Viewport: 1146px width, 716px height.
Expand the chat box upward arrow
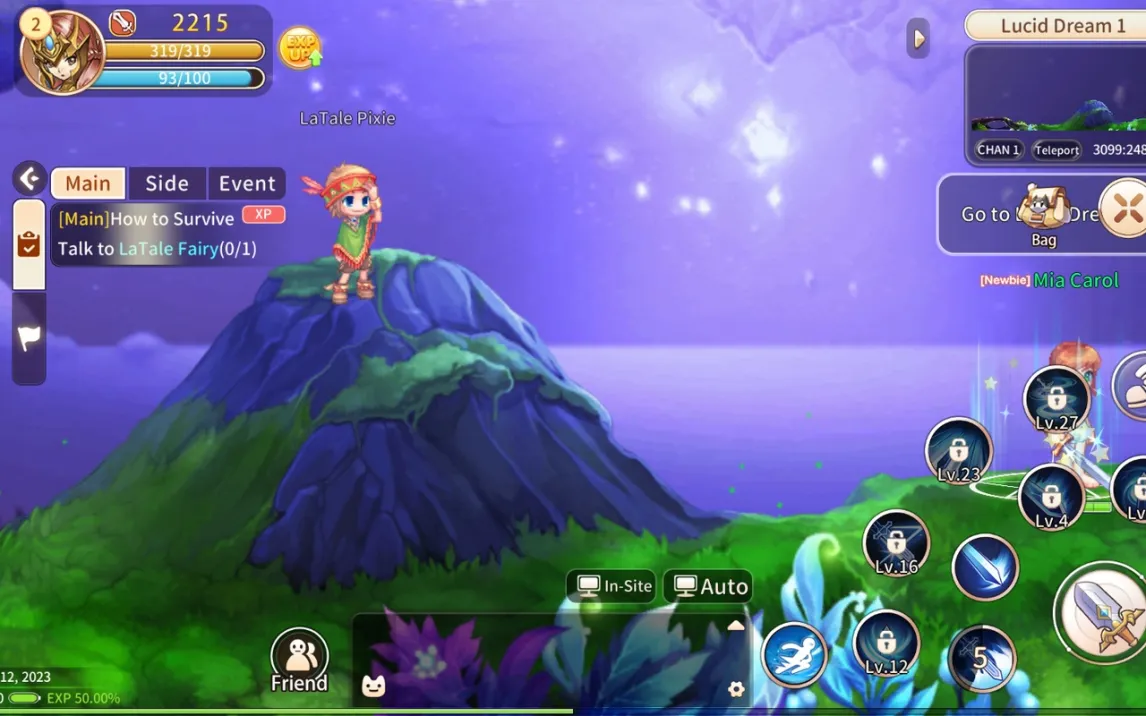click(736, 626)
